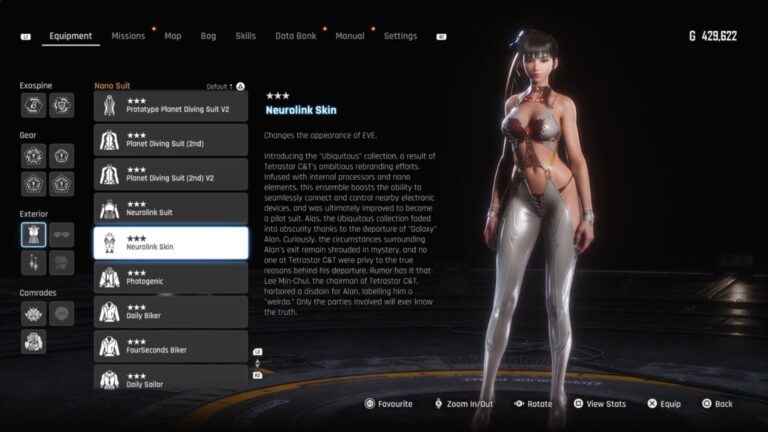
Task: Go to the Data Bank tab
Action: pos(295,36)
